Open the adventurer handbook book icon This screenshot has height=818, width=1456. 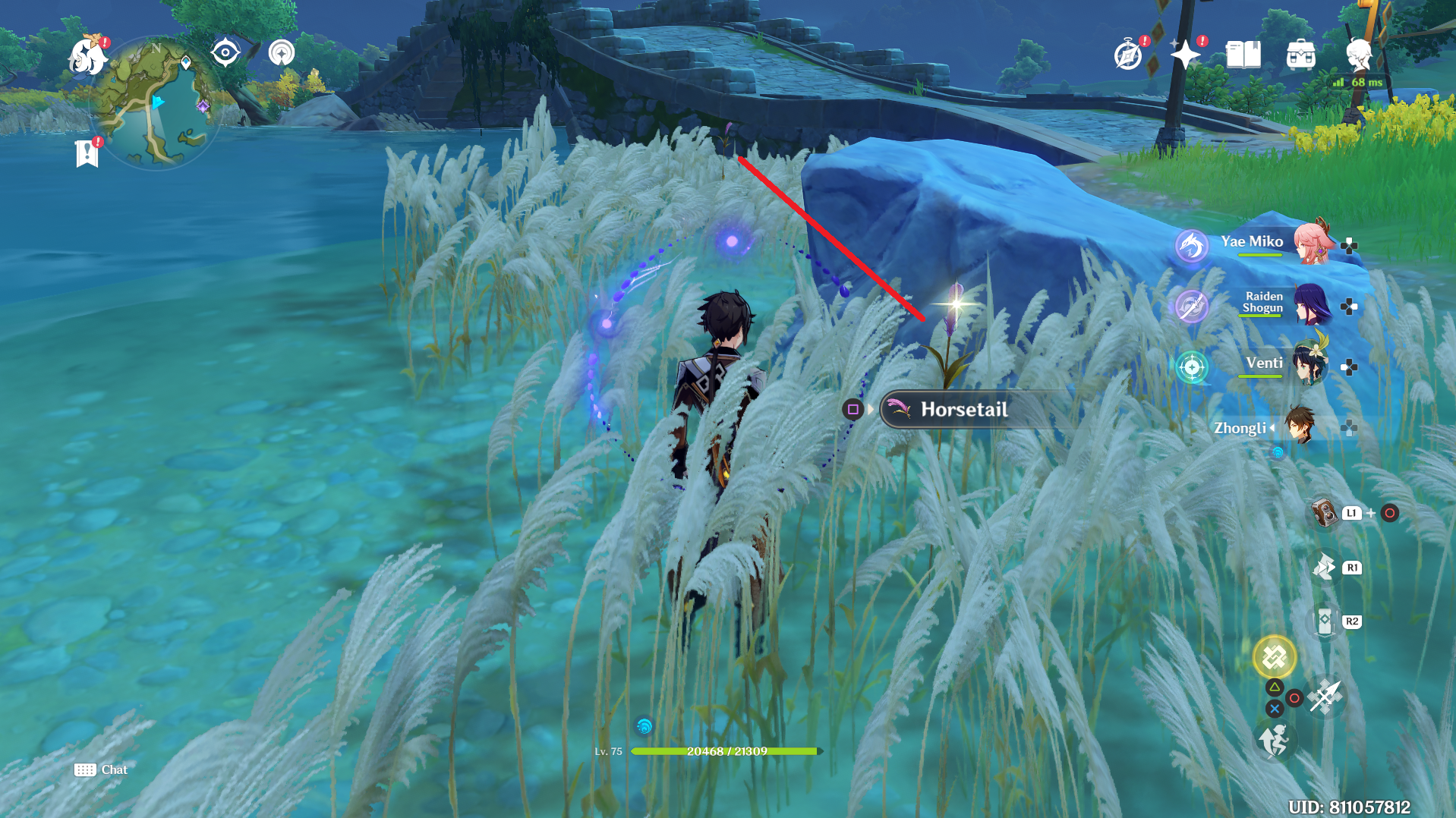(1243, 55)
